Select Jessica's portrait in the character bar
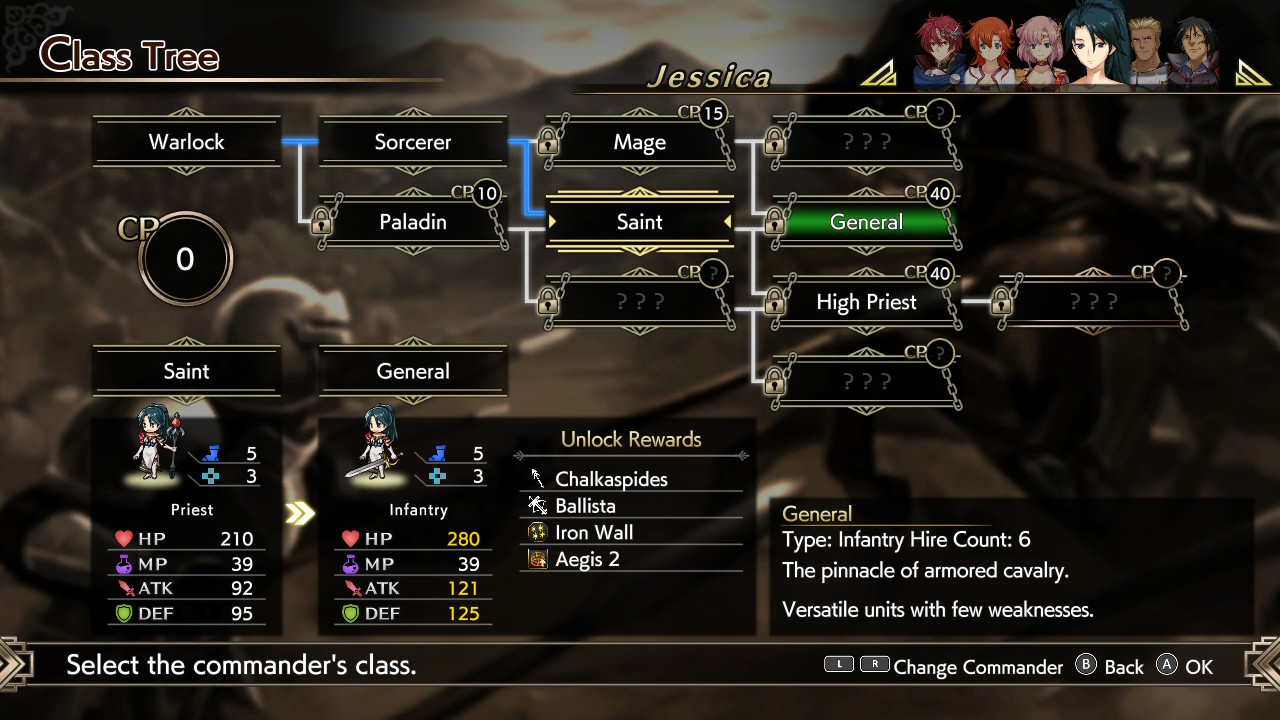 1094,48
